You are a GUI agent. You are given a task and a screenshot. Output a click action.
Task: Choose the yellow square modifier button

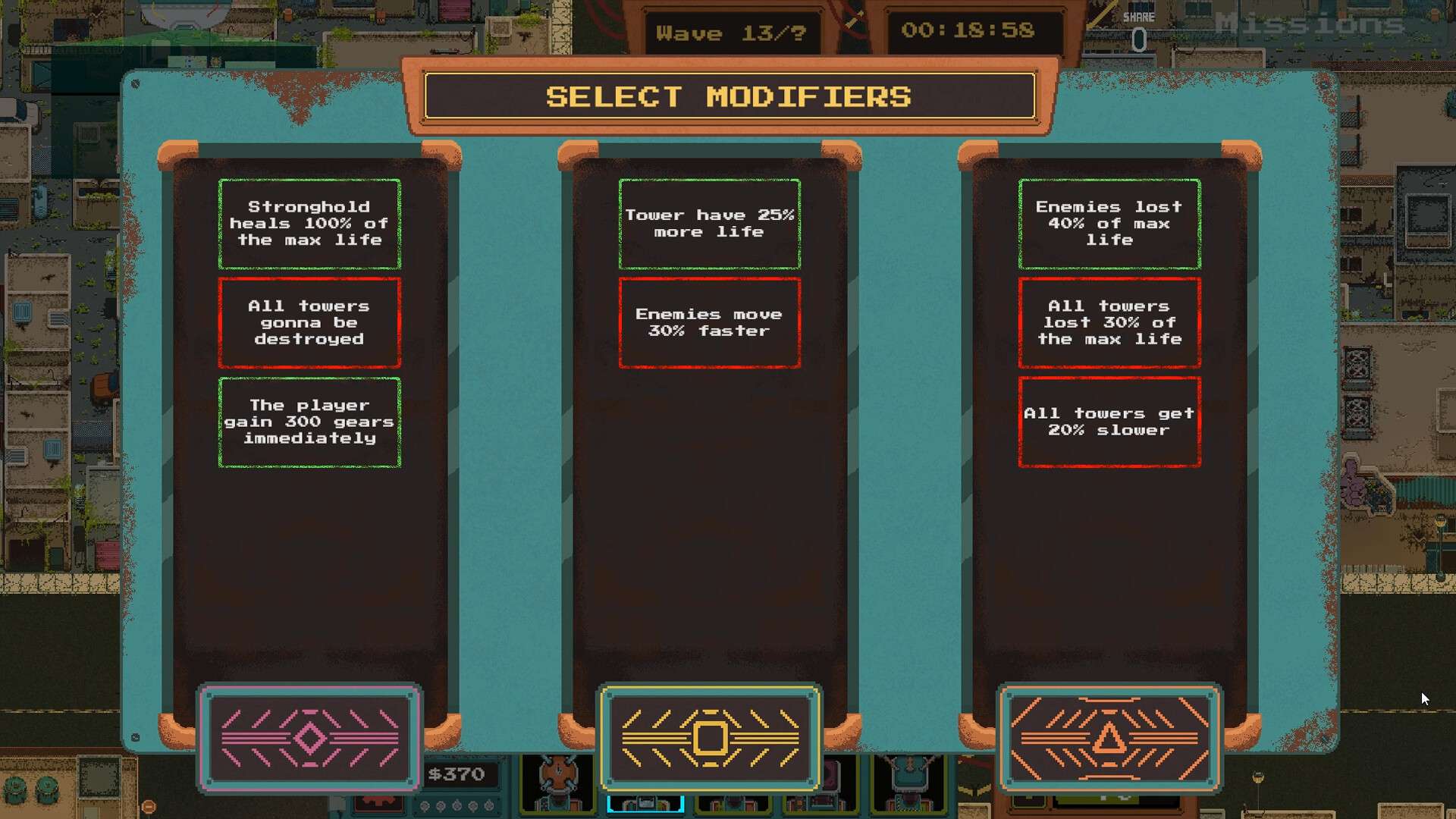coord(710,738)
